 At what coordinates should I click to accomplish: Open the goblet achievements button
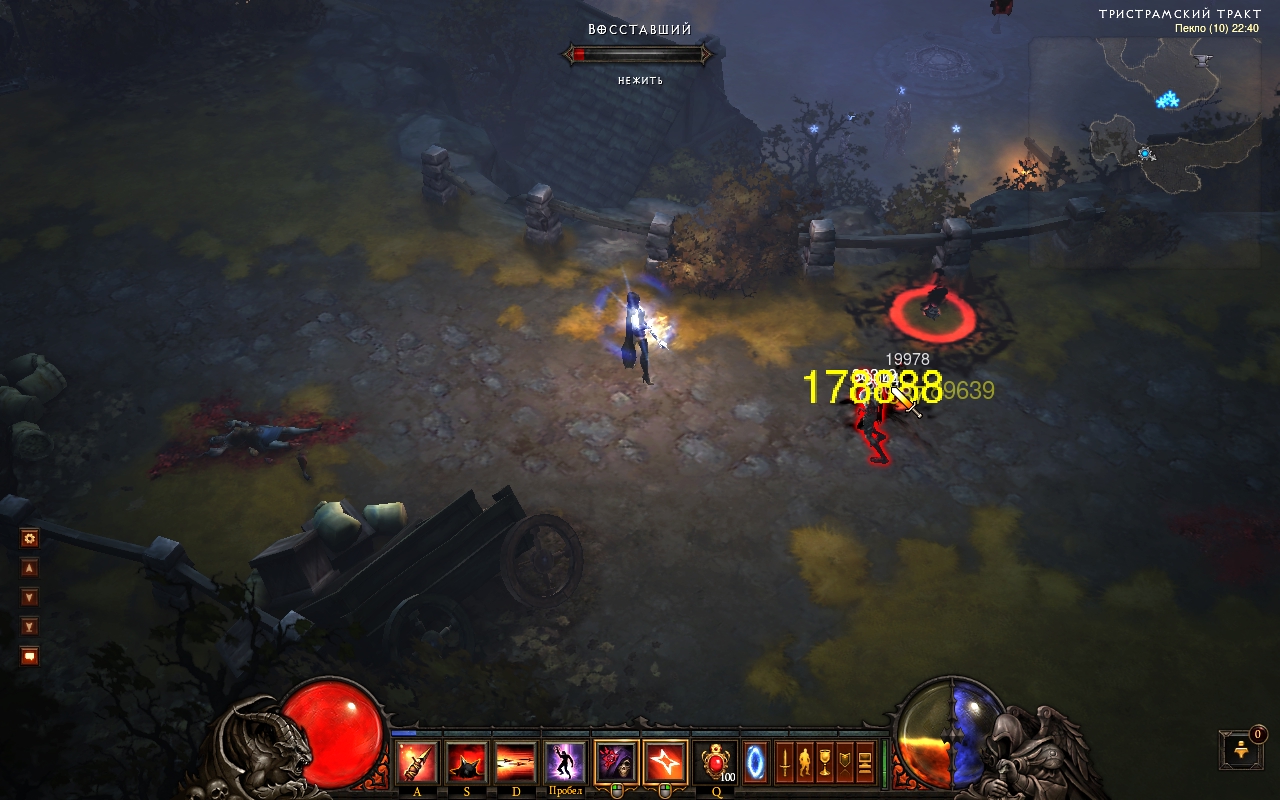[x=825, y=763]
